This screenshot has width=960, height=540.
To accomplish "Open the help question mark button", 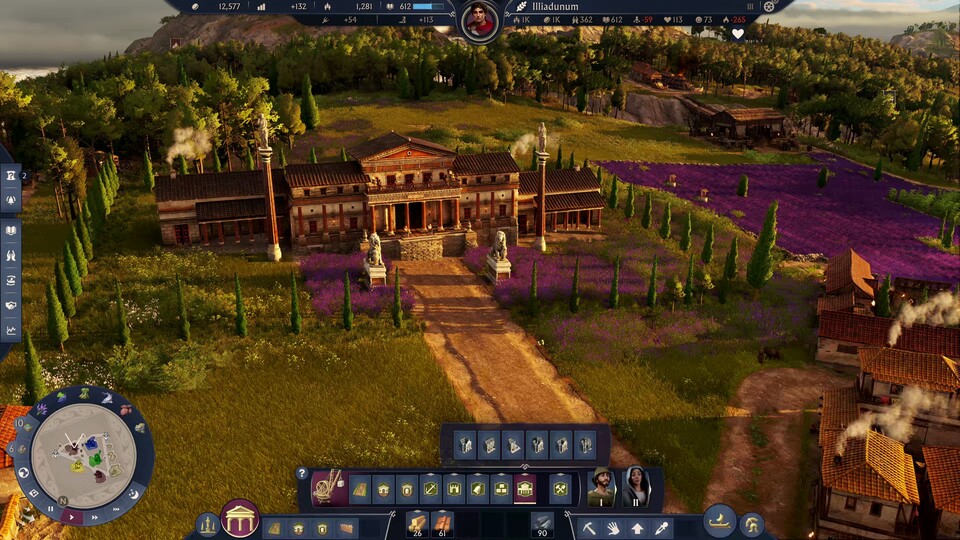I will pyautogui.click(x=301, y=474).
